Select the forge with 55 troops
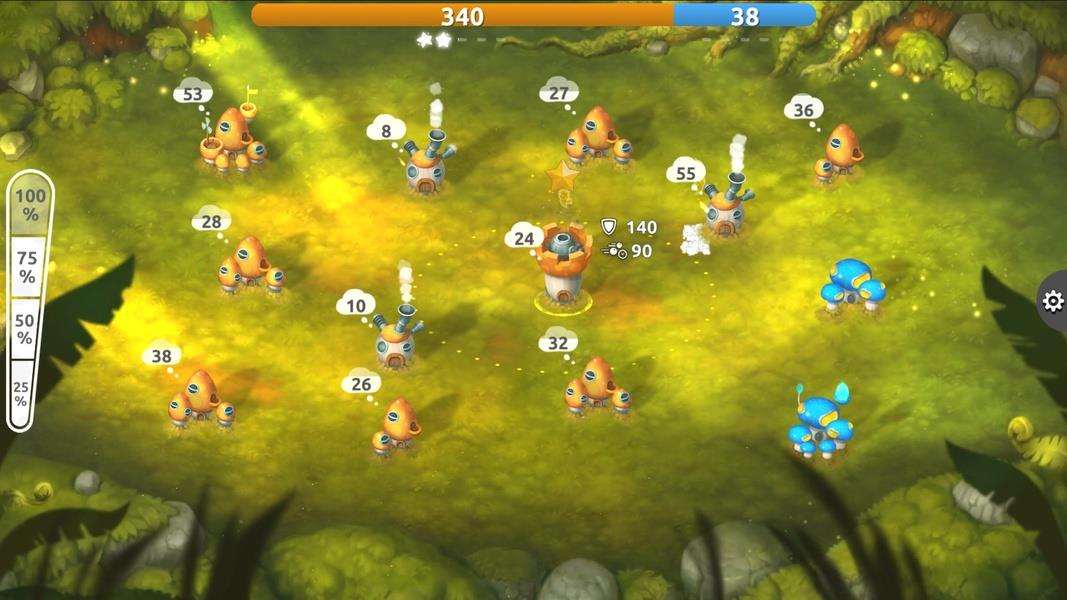This screenshot has height=600, width=1067. pyautogui.click(x=726, y=207)
